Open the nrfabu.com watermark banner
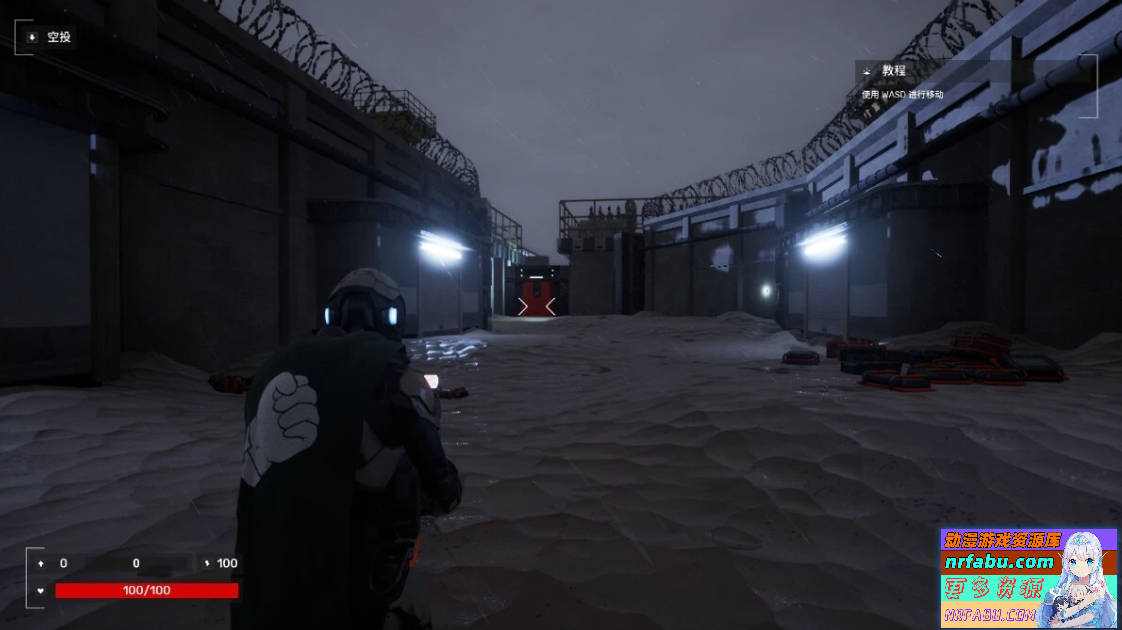This screenshot has height=630, width=1122. [x=1028, y=578]
